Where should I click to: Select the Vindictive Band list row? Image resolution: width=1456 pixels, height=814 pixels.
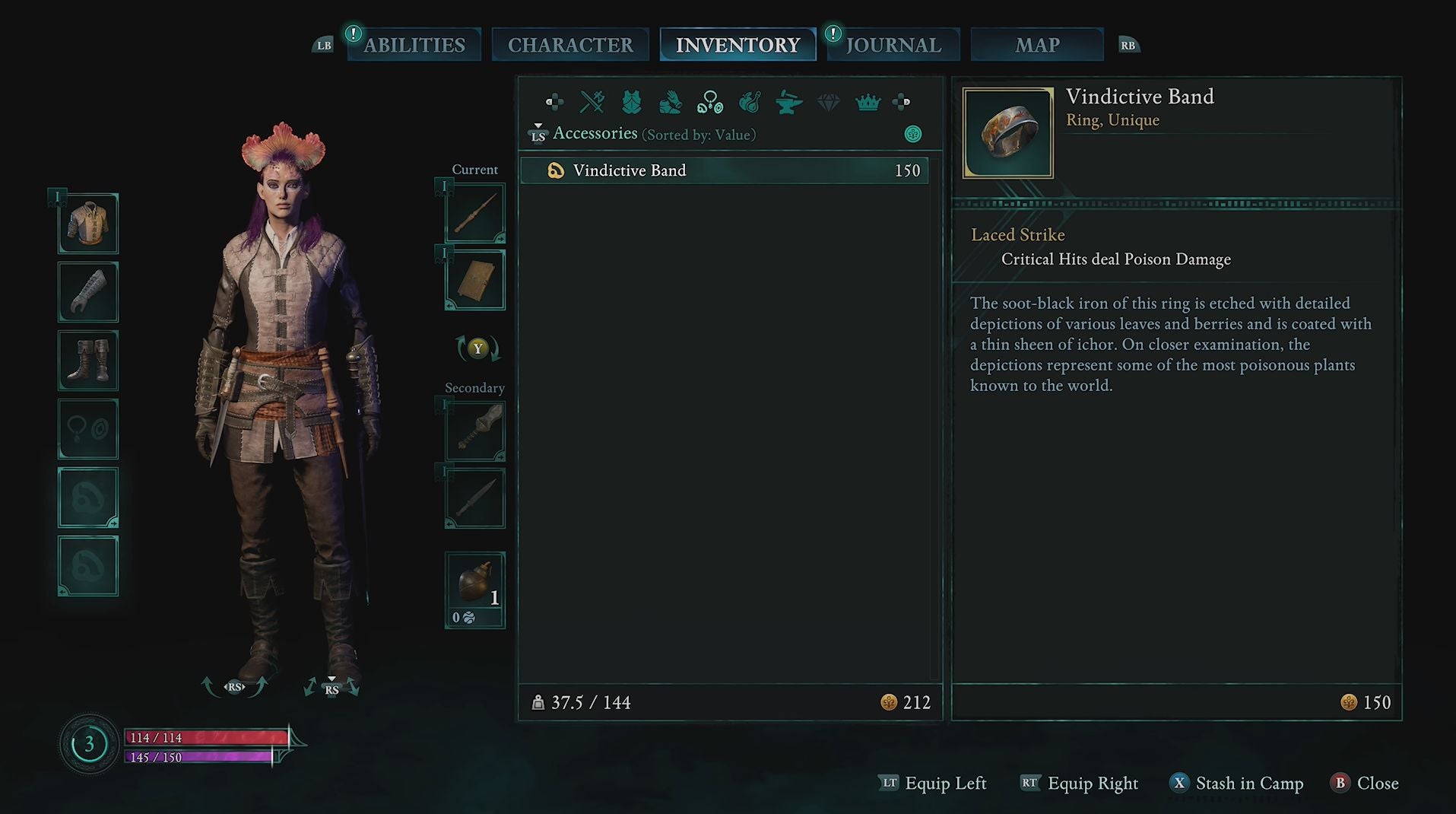coord(724,170)
